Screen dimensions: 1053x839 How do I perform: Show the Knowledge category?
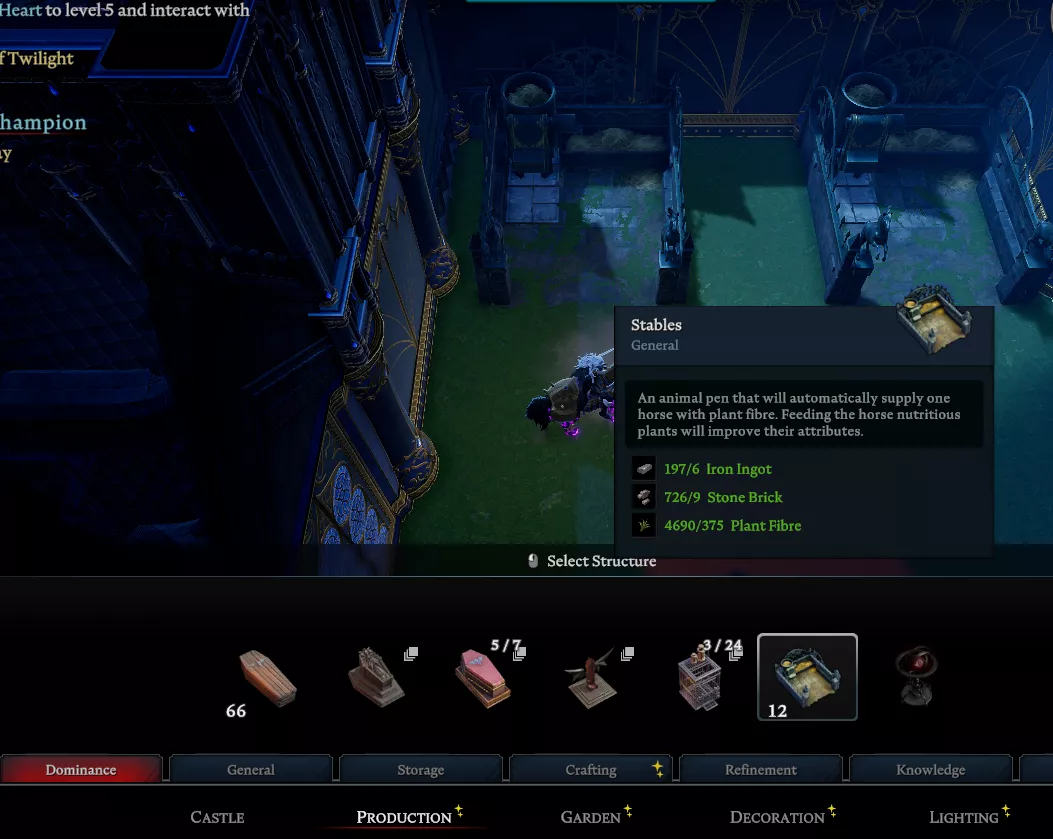[x=931, y=769]
